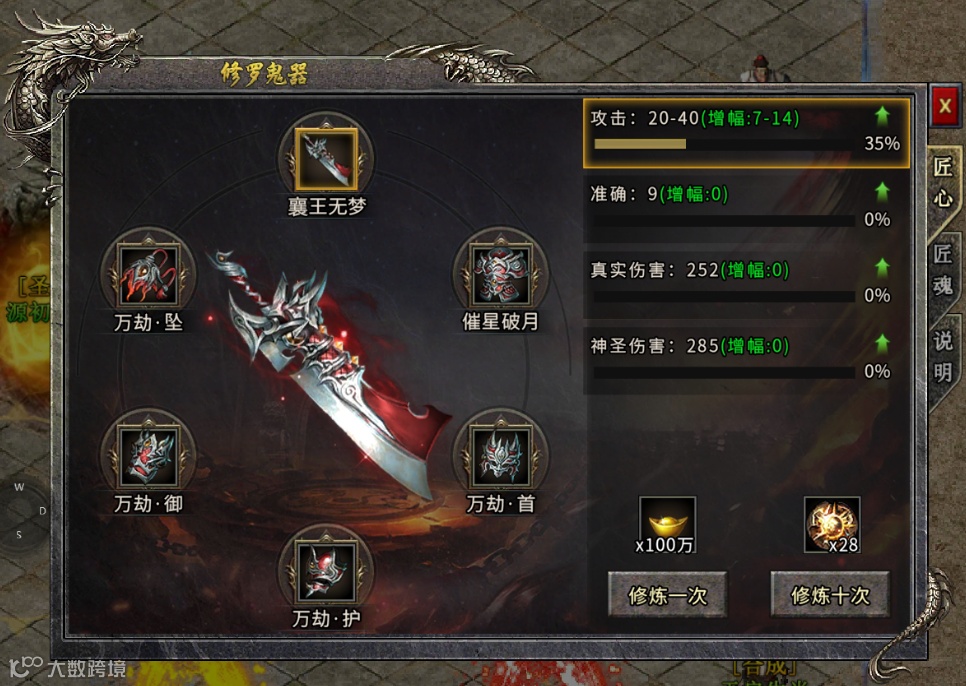The width and height of the screenshot is (966, 686).
Task: Train ten times with 修炼十次
Action: tap(830, 596)
